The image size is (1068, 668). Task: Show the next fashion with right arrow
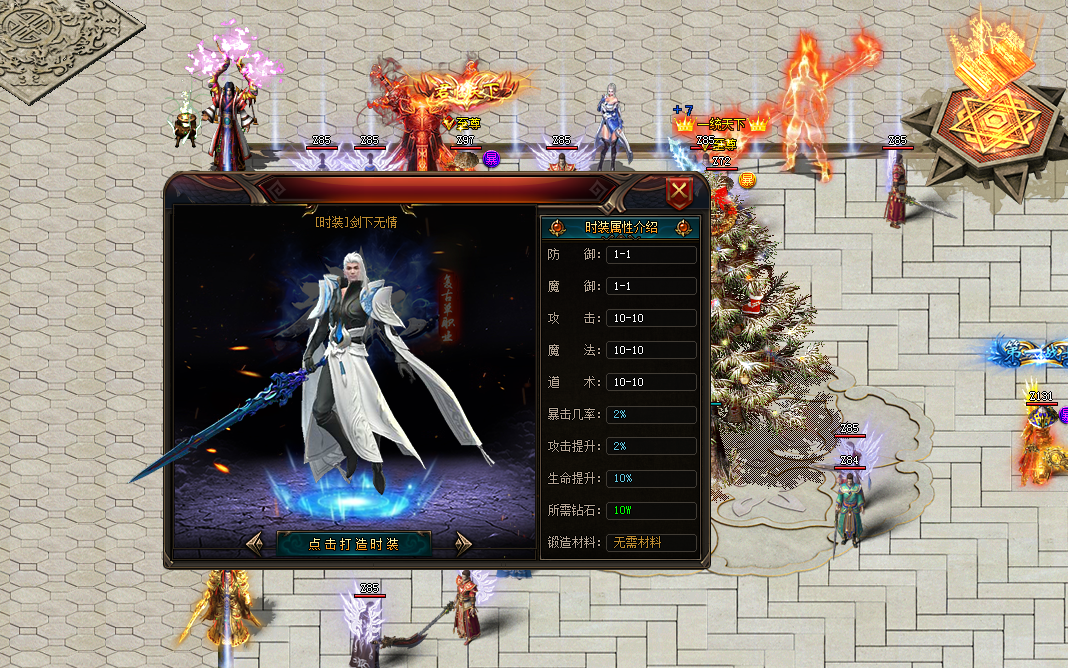coord(462,544)
